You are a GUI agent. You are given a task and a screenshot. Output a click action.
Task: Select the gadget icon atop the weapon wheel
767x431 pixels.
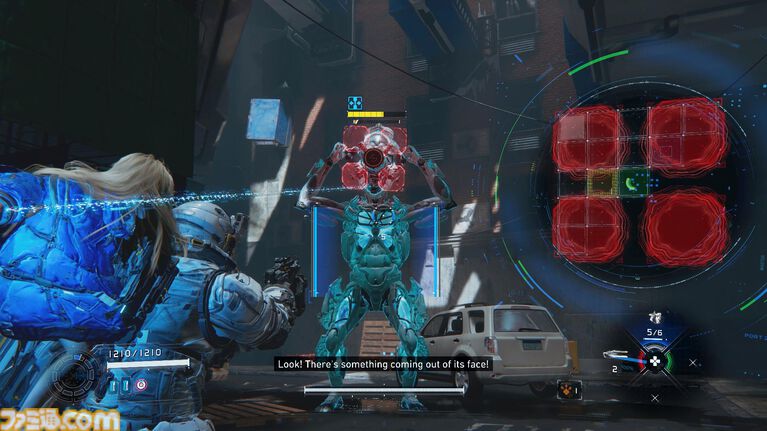click(654, 317)
